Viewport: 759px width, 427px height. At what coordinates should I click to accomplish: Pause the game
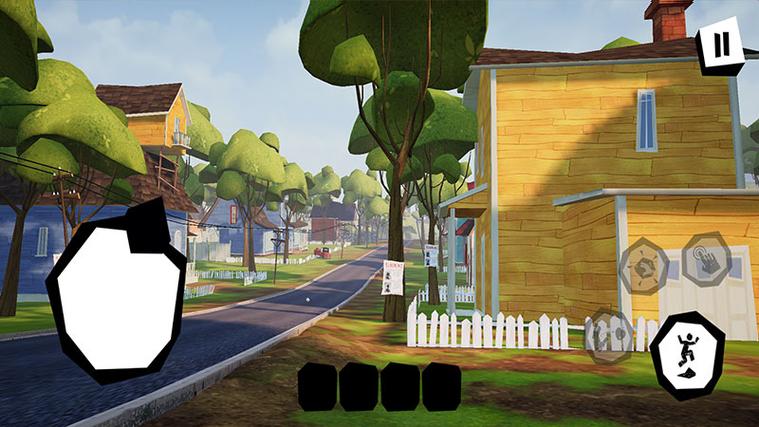(719, 47)
